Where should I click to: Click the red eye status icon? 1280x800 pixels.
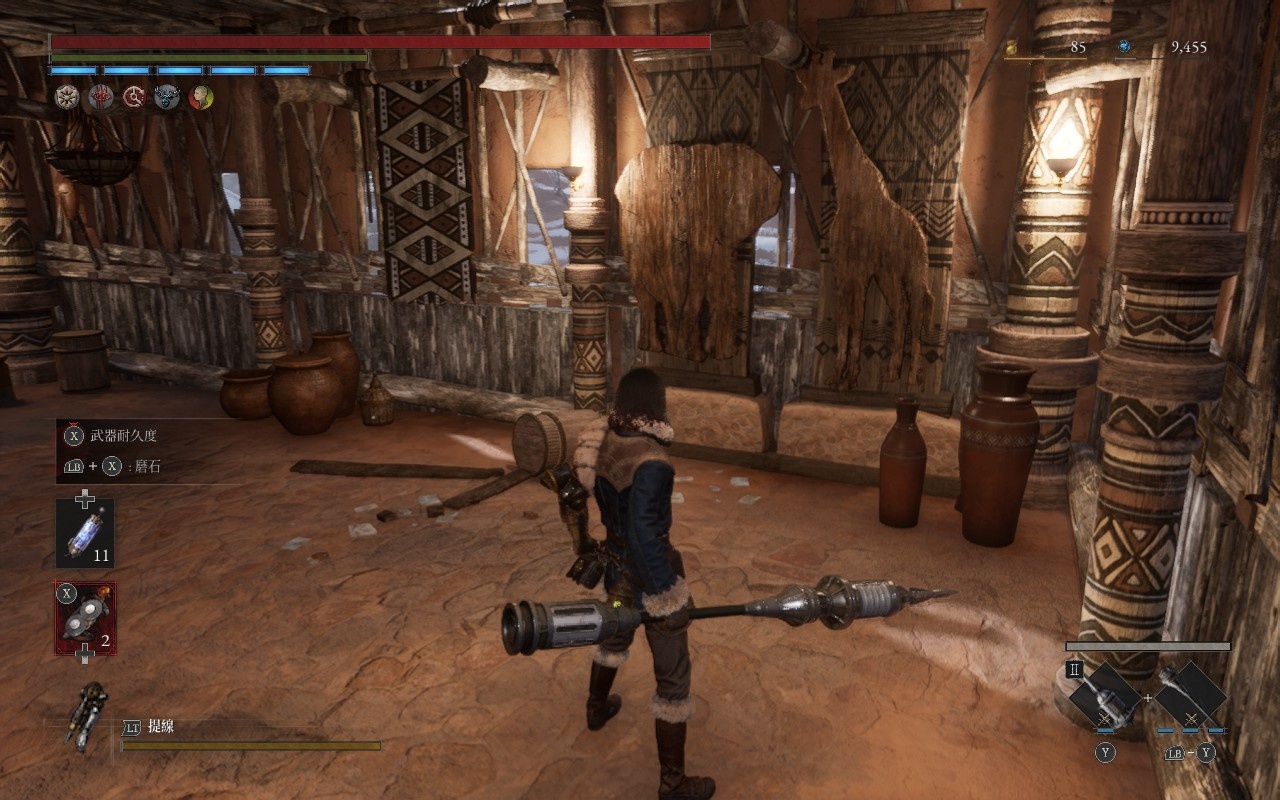pyautogui.click(x=101, y=97)
